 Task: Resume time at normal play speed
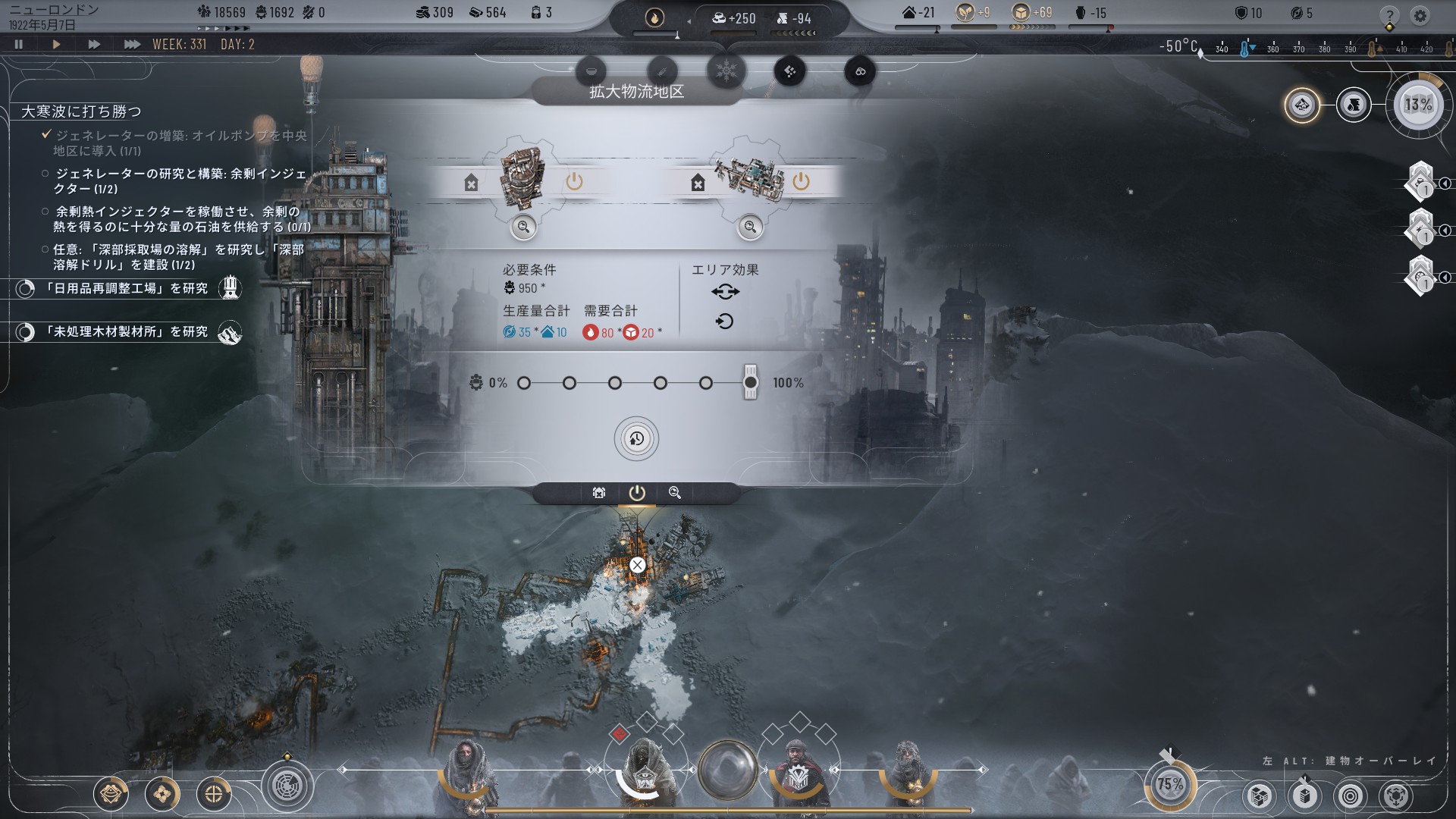[x=56, y=45]
